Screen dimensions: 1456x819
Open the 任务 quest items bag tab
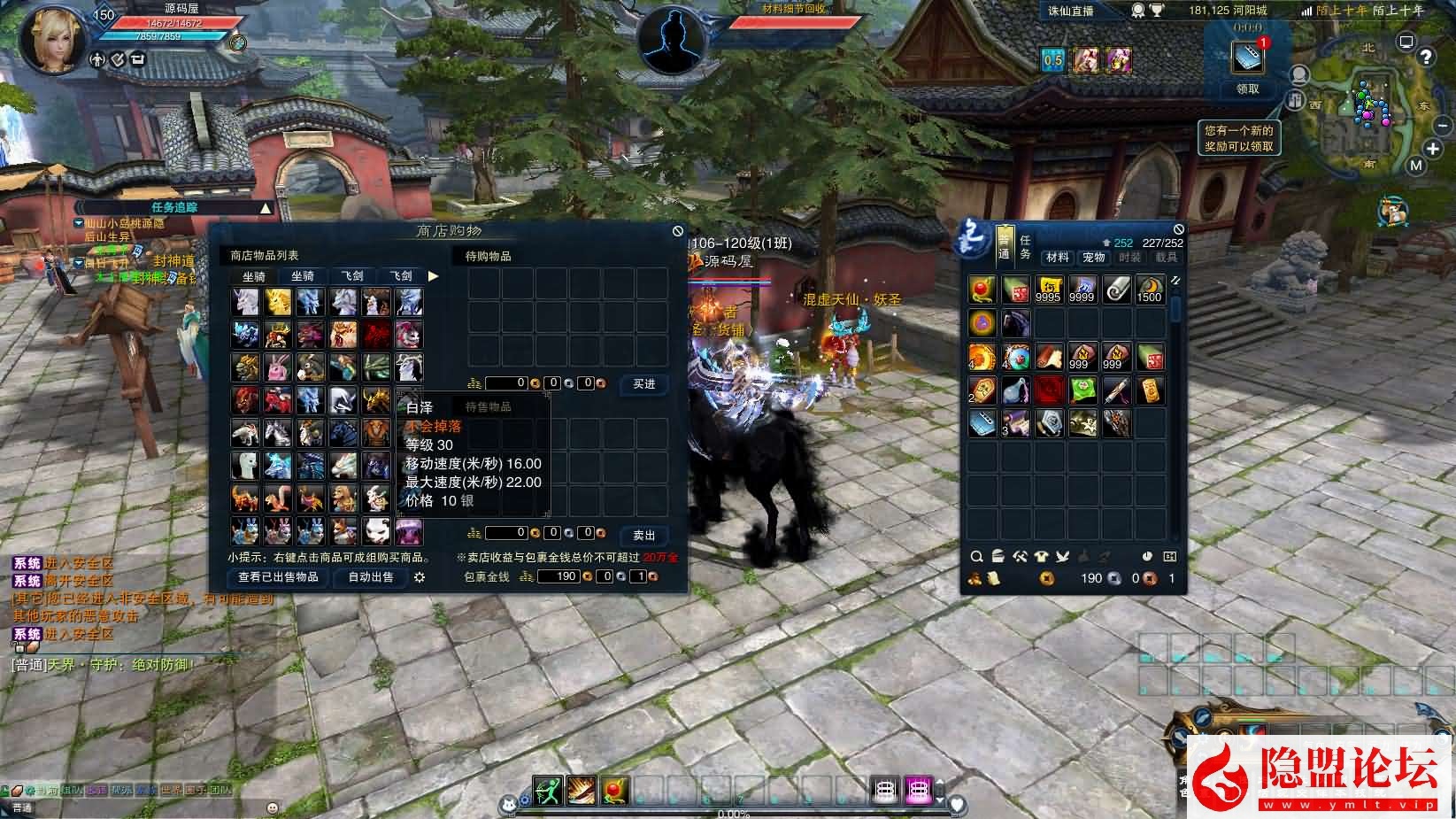tap(1025, 247)
